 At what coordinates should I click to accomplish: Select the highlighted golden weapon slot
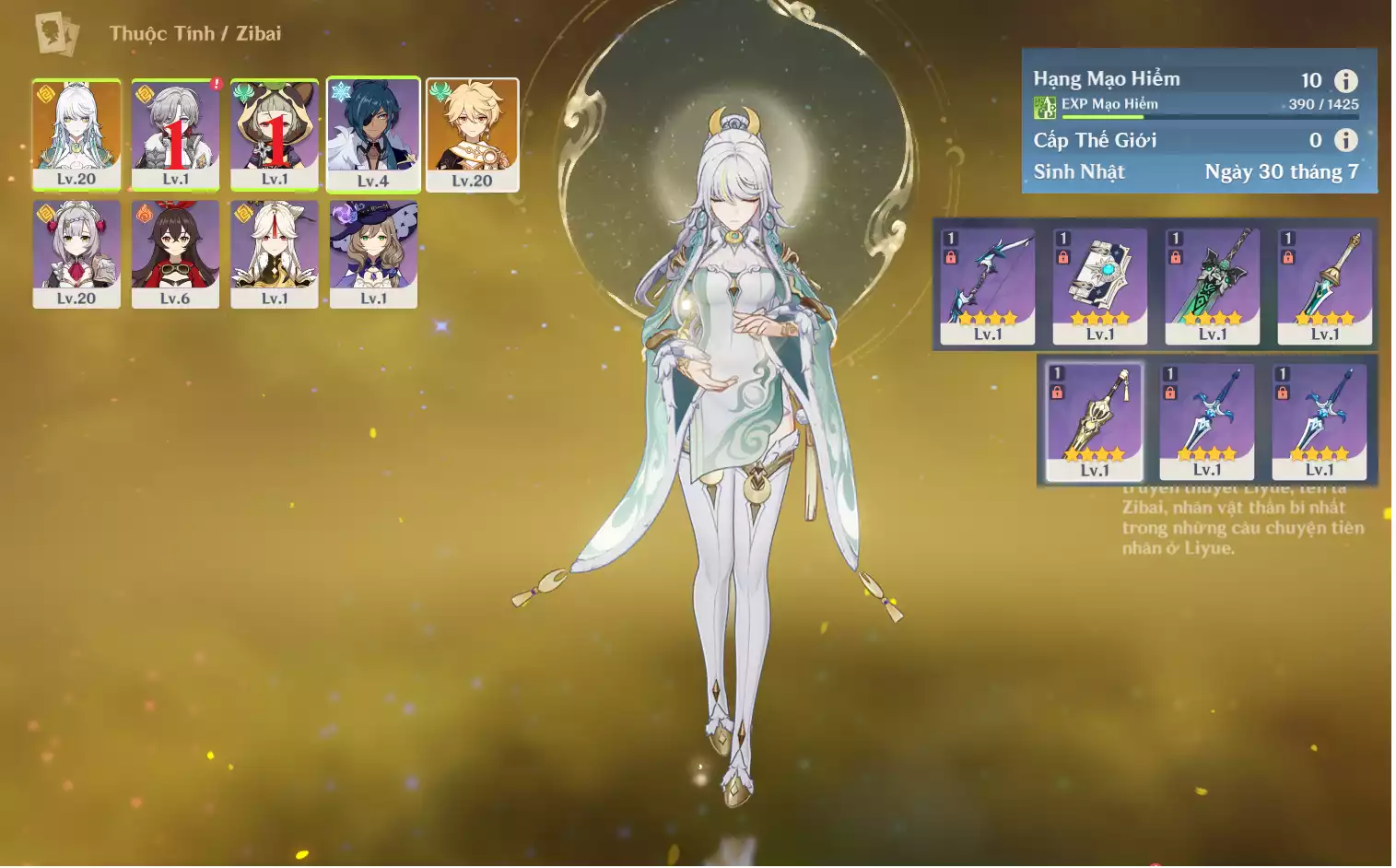click(x=1094, y=421)
